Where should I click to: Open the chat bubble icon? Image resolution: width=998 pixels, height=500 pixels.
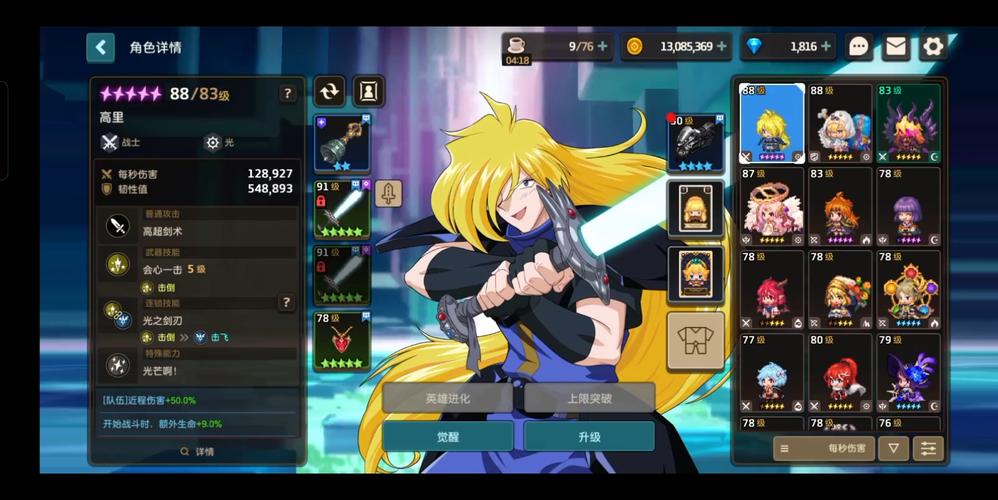click(859, 46)
